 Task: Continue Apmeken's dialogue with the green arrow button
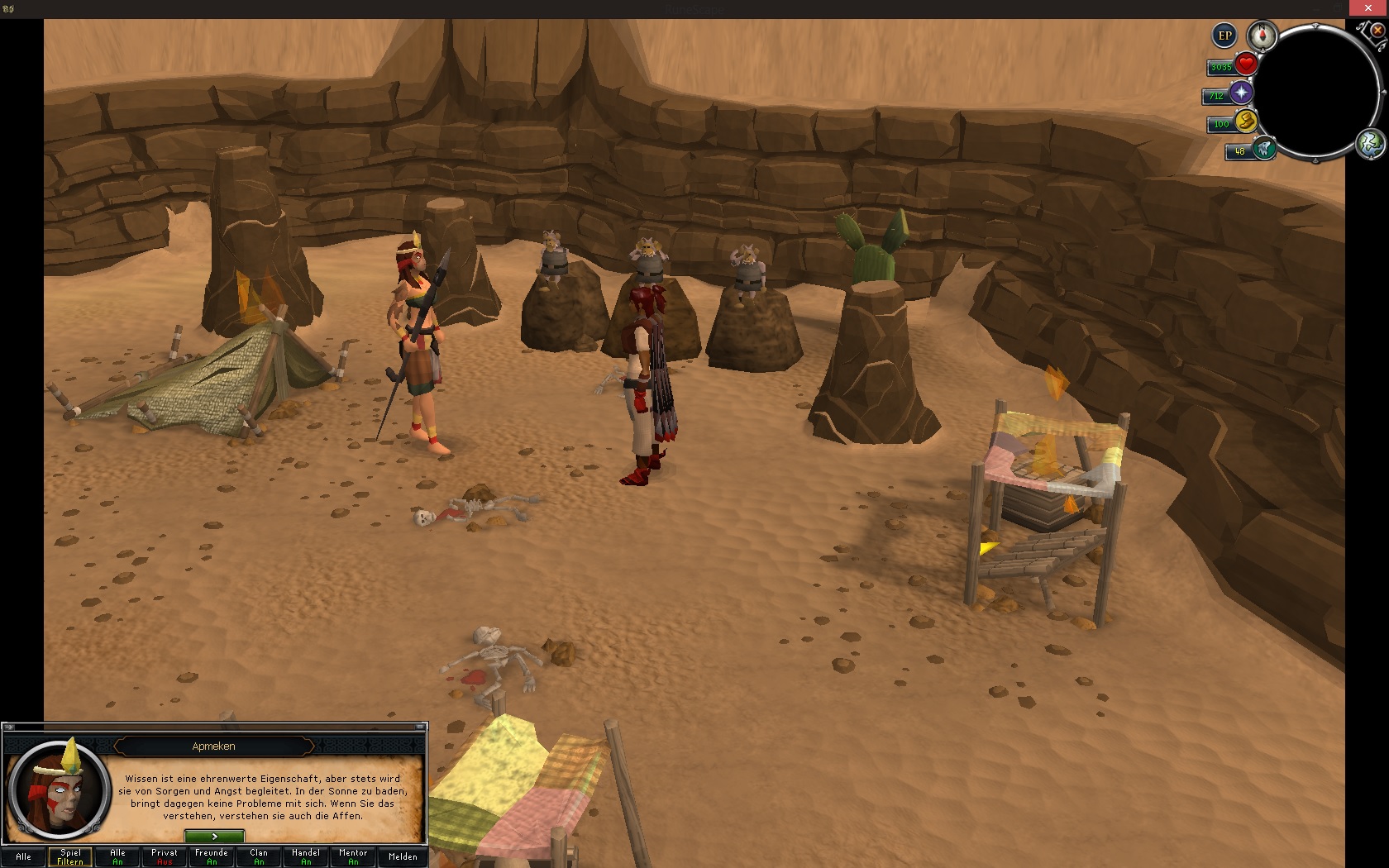coord(214,837)
